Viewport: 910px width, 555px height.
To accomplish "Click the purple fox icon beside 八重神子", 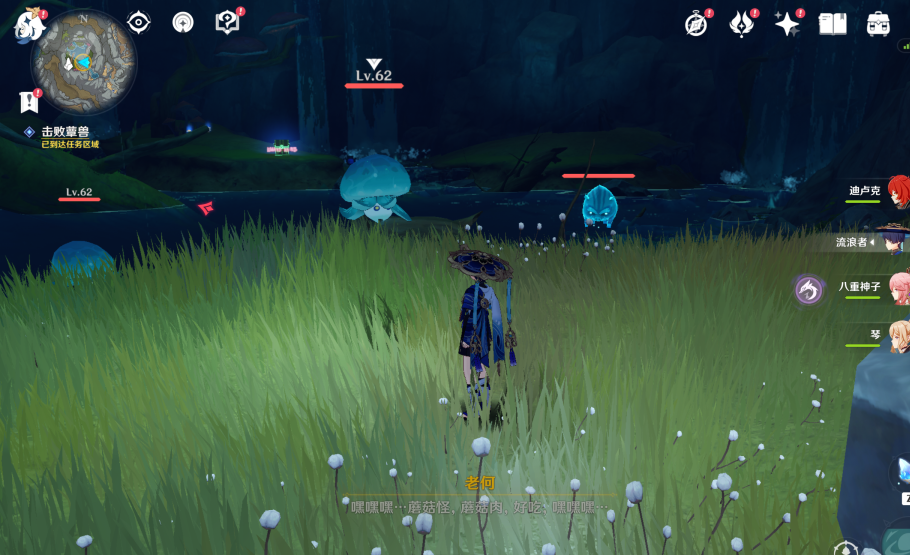I will [808, 290].
